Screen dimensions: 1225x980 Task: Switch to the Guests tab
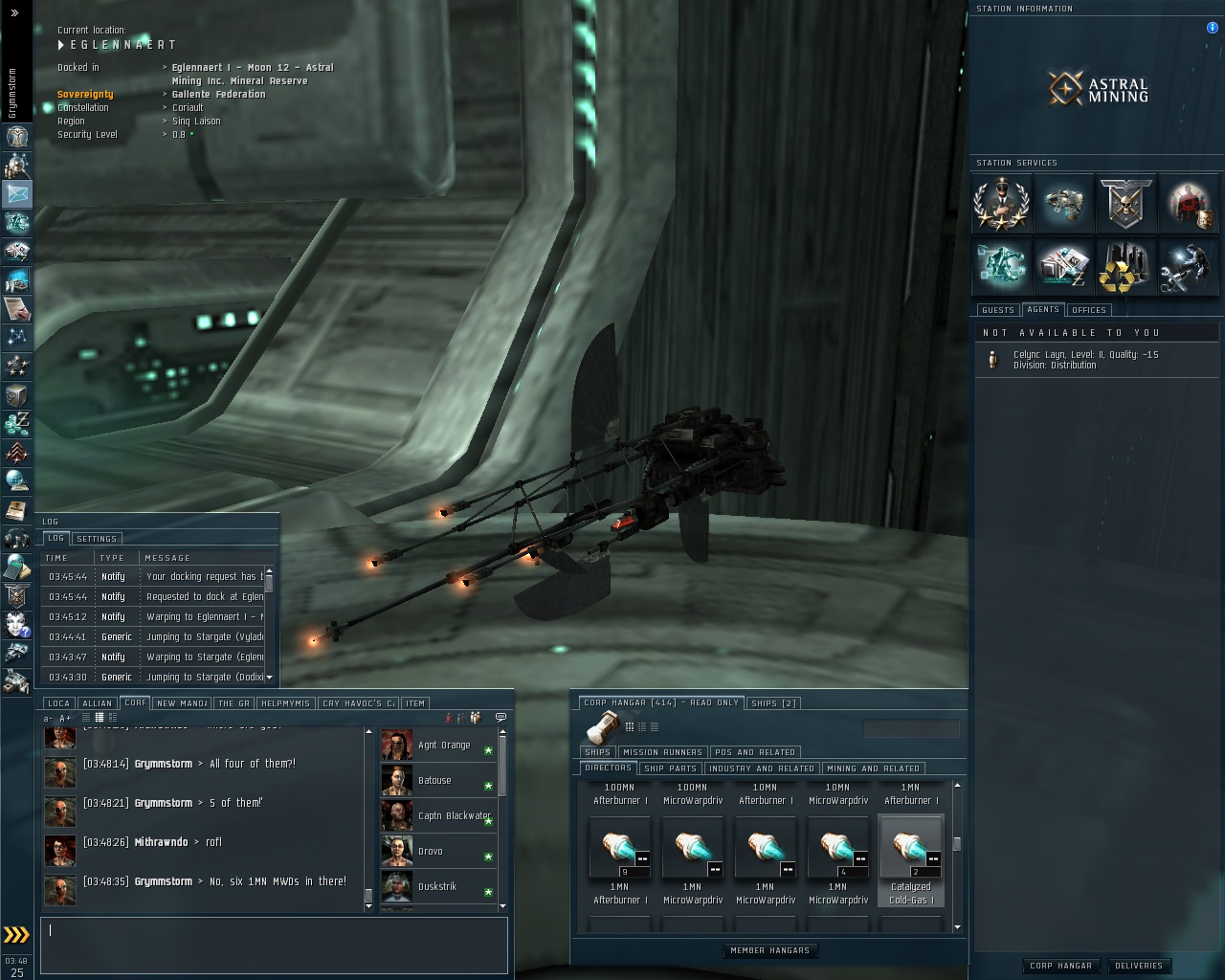pos(997,310)
